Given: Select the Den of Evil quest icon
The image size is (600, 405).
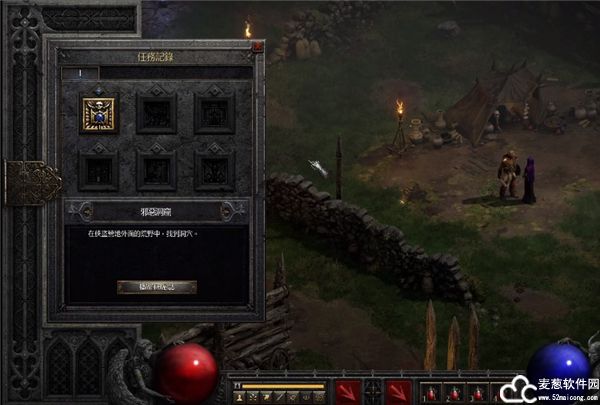Looking at the screenshot, I should 98,113.
